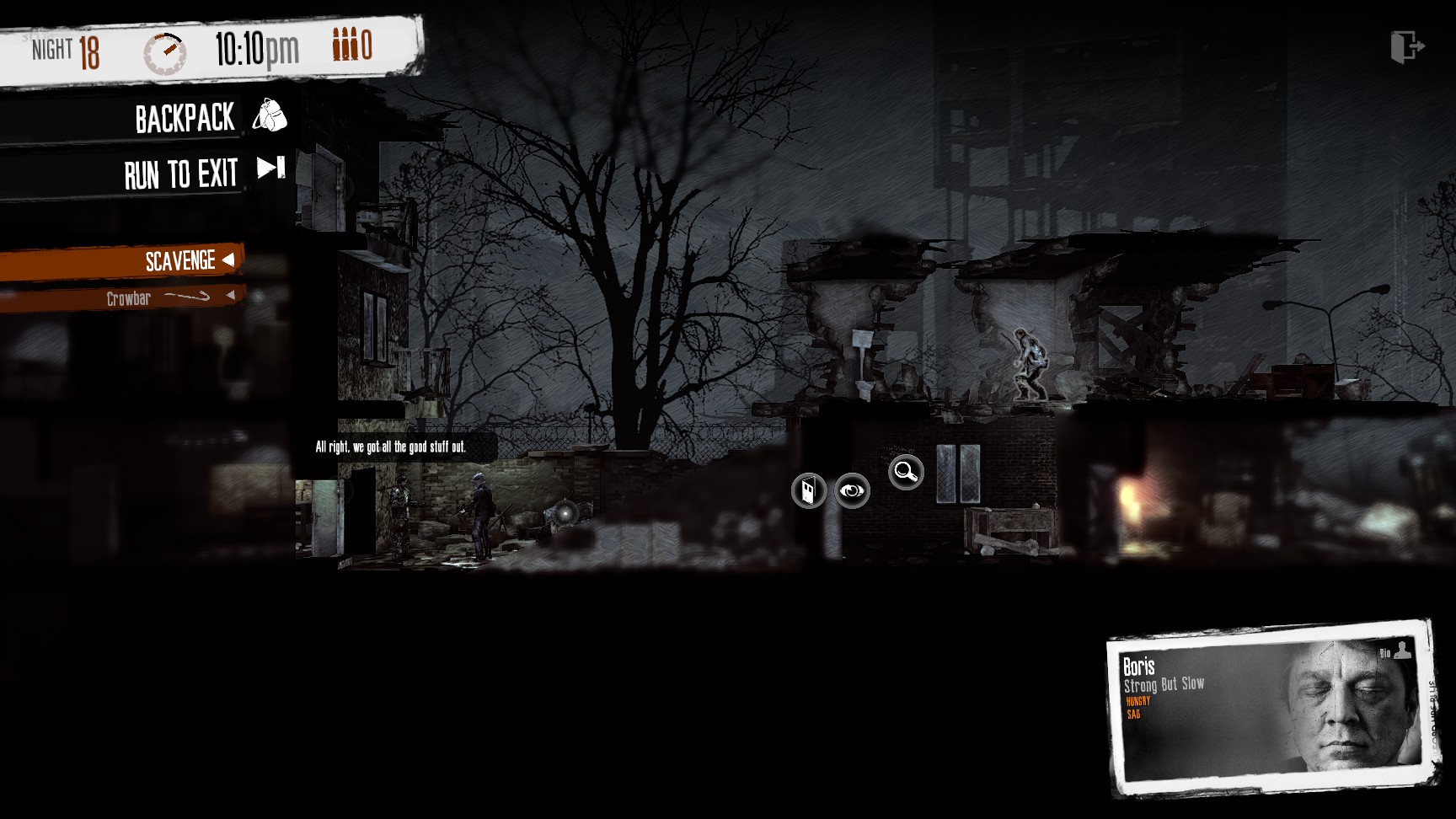Screen dimensions: 1456x819
Task: Click the exit door icon
Action: (1406, 46)
